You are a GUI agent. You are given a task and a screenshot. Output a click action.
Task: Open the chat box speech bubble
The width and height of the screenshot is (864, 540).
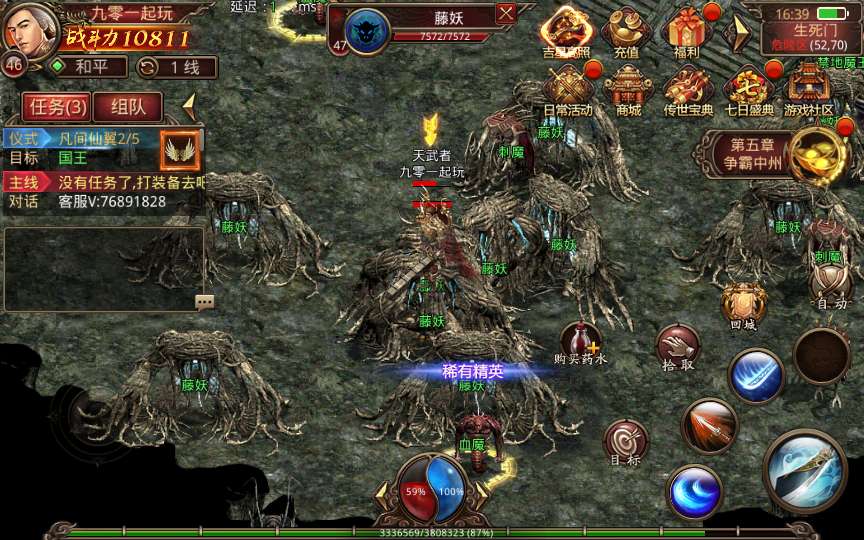205,301
